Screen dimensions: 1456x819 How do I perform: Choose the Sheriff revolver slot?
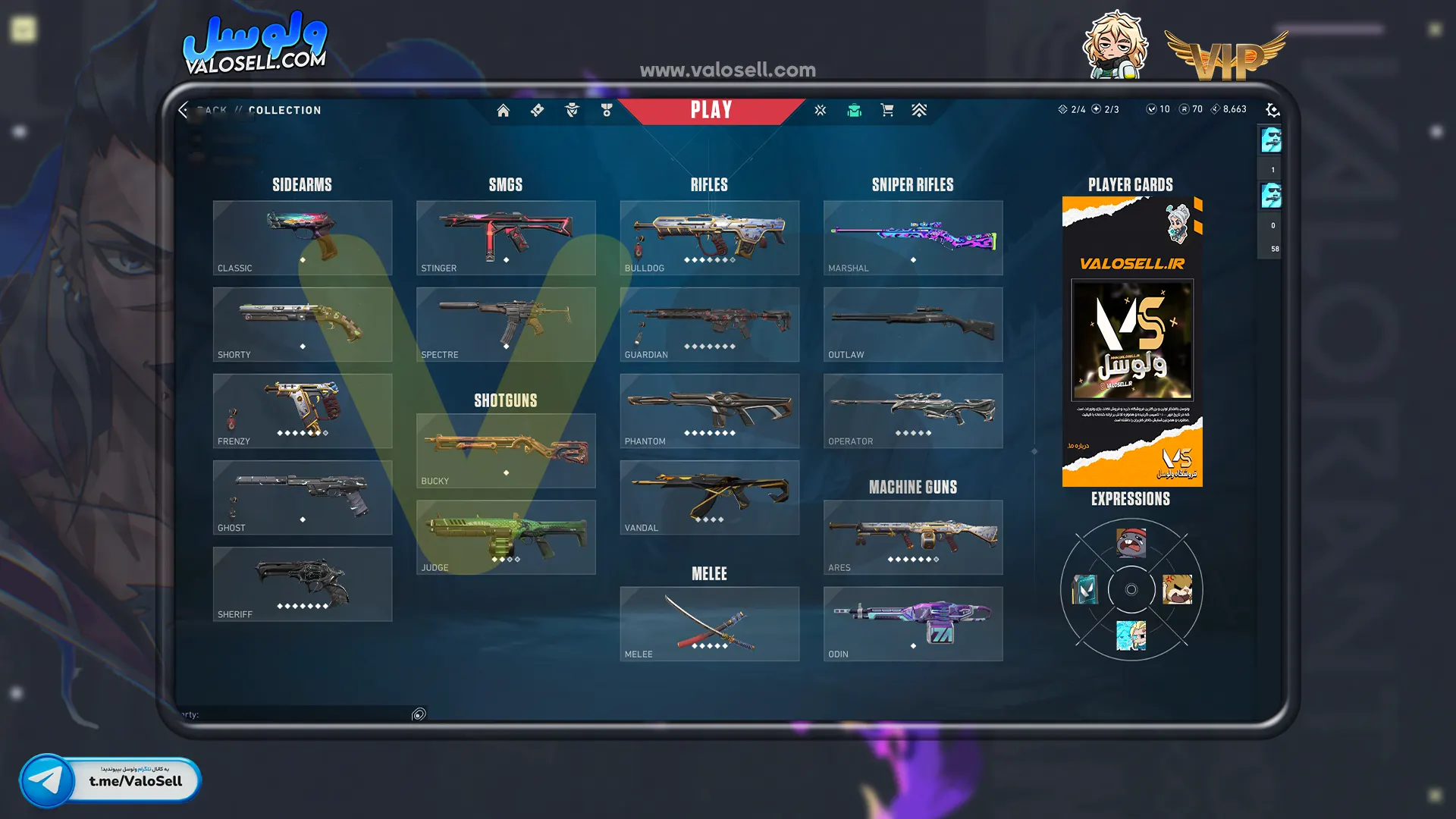[x=302, y=584]
